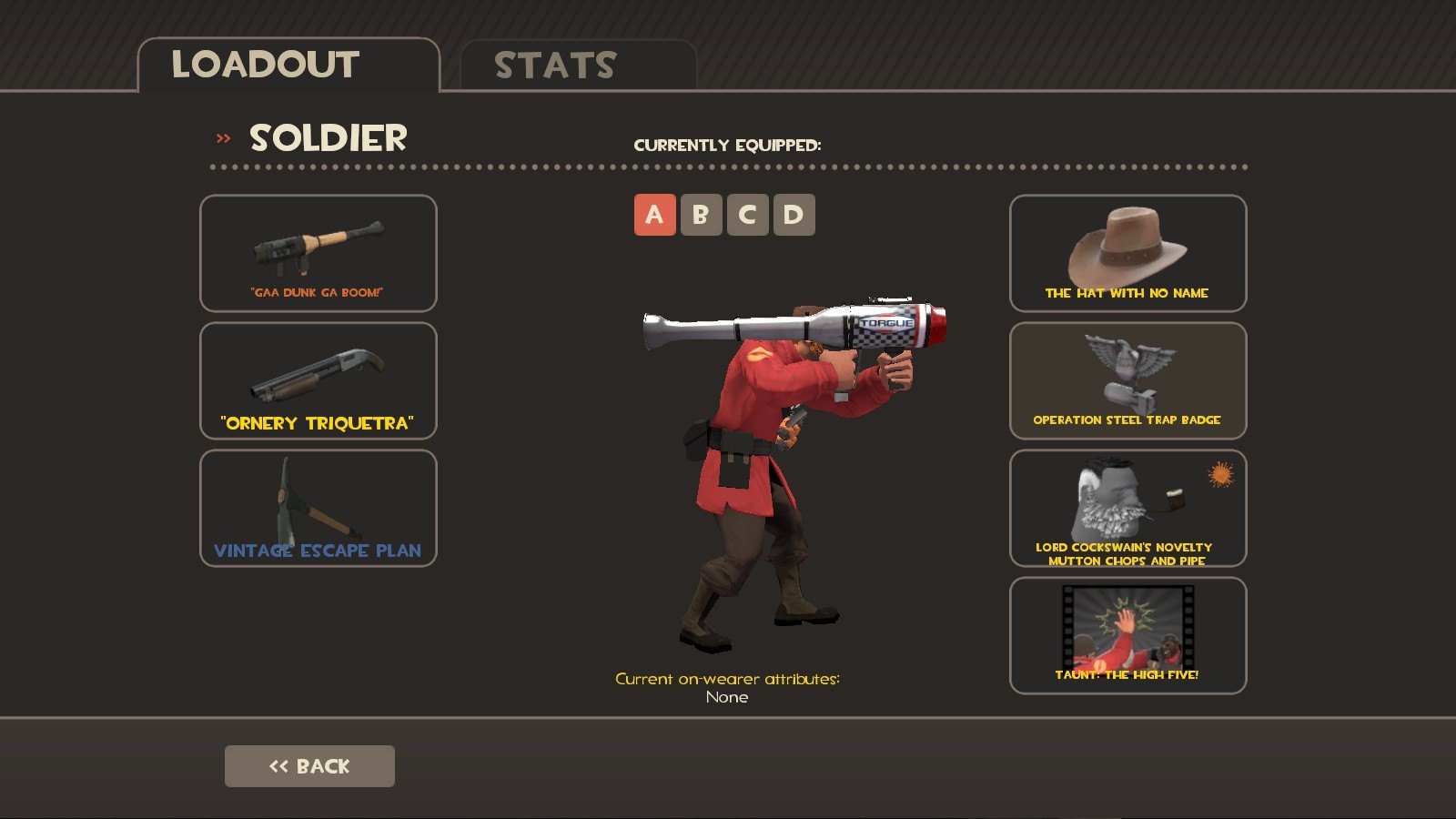The height and width of the screenshot is (819, 1456).
Task: Go back with the Back button
Action: [x=309, y=766]
